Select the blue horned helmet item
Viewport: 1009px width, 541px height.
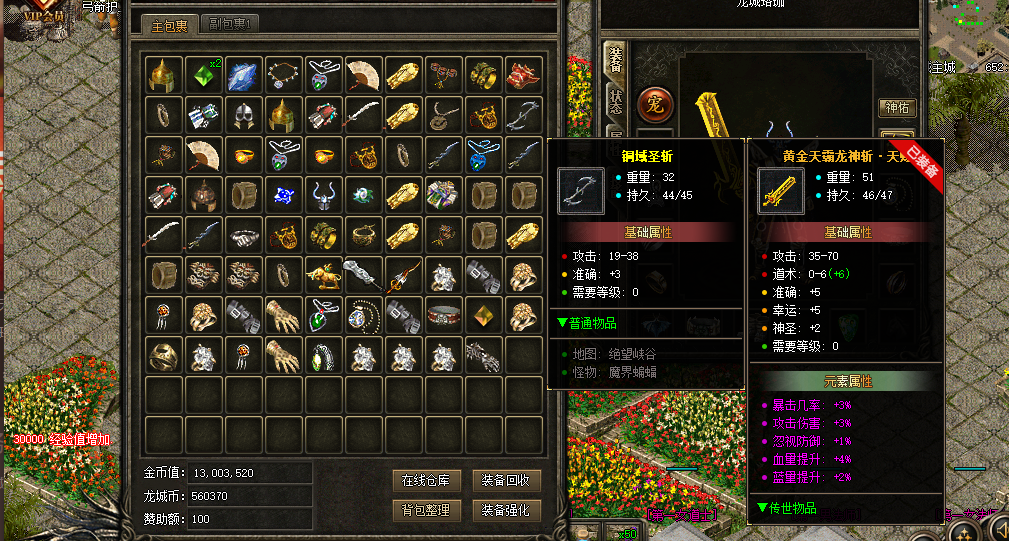(324, 195)
